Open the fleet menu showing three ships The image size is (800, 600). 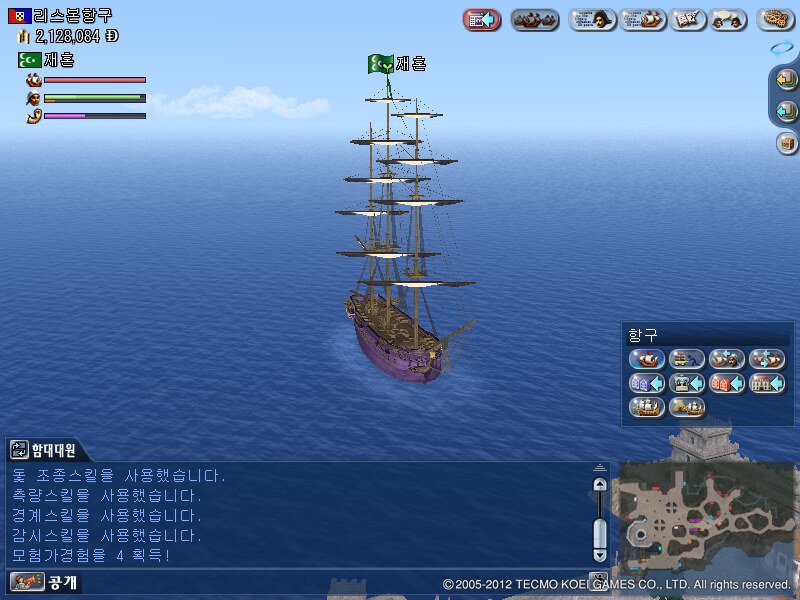point(535,19)
